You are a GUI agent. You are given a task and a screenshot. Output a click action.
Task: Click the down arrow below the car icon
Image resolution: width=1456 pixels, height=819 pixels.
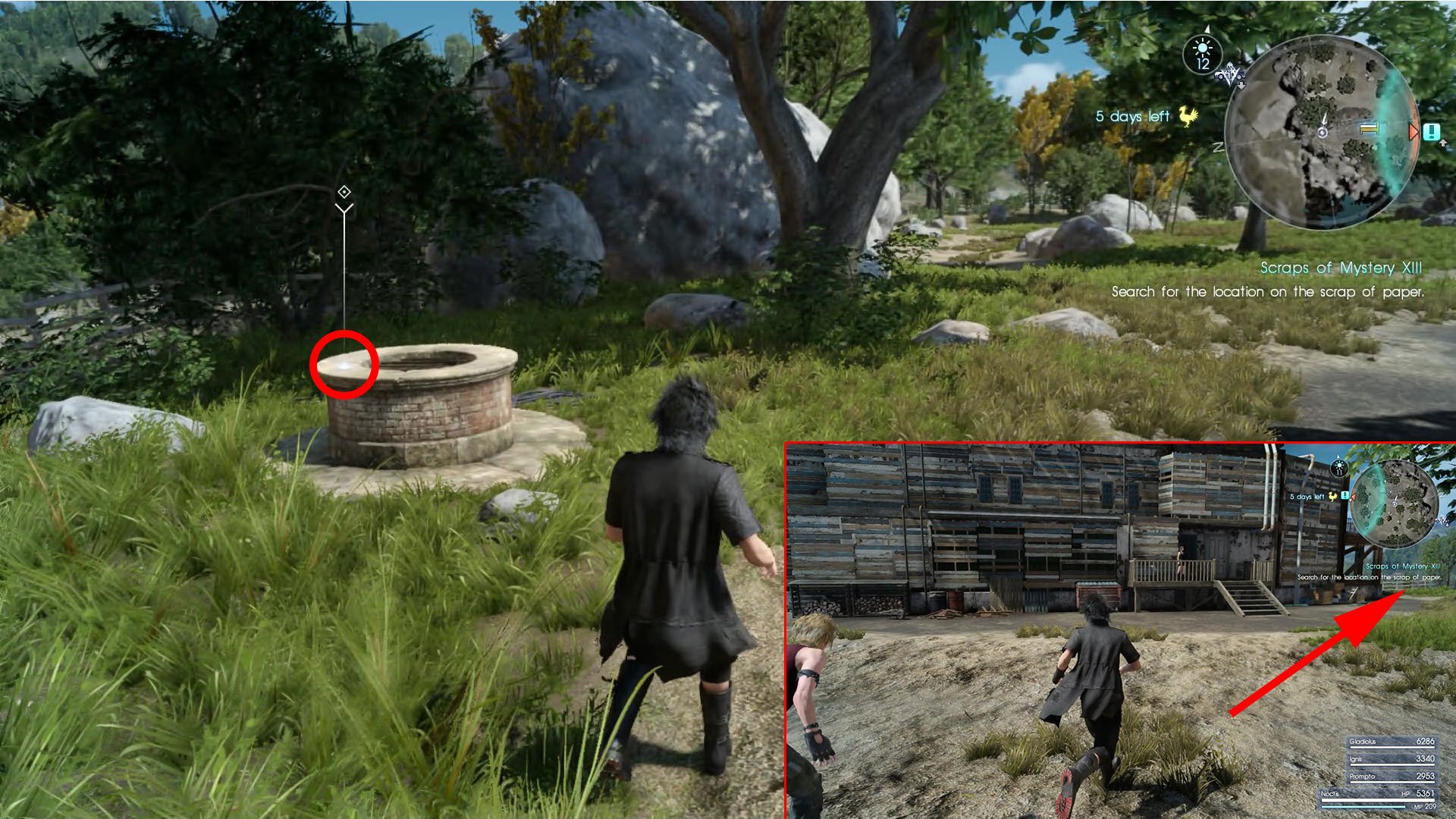pyautogui.click(x=1241, y=86)
